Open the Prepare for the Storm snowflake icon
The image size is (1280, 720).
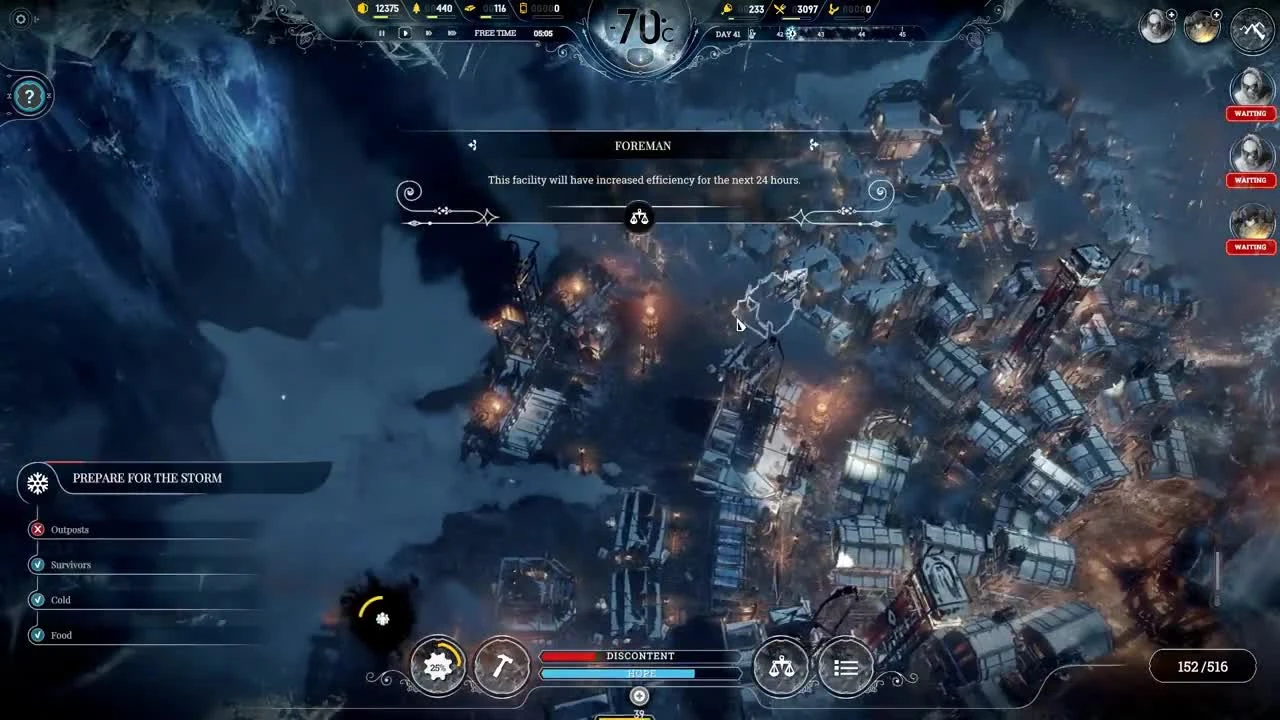tap(36, 483)
